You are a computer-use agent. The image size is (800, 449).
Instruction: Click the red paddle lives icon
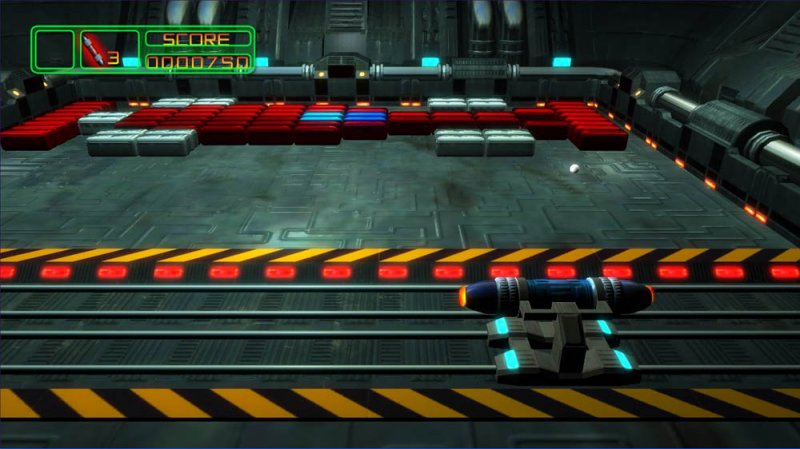(97, 50)
